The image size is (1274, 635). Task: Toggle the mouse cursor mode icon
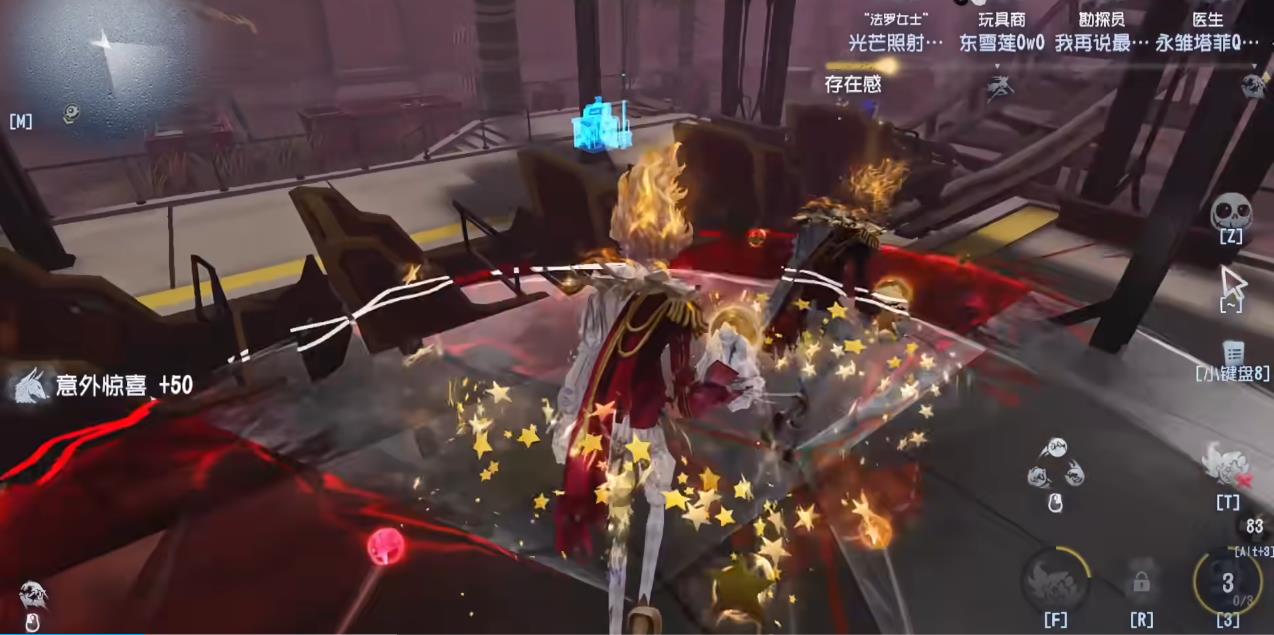pos(1233,282)
